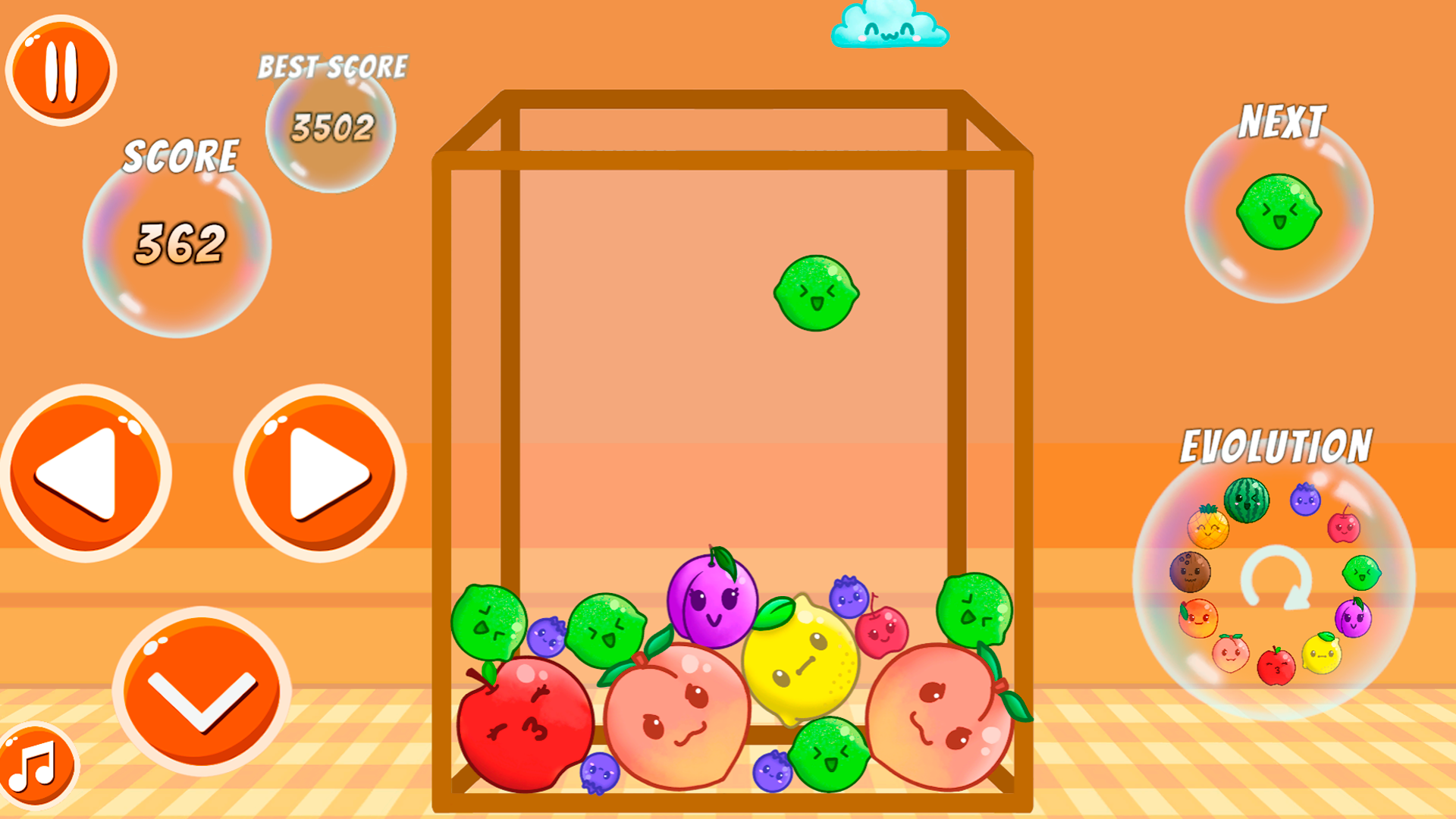Select the plum icon in the Evolution wheel

[x=1353, y=617]
